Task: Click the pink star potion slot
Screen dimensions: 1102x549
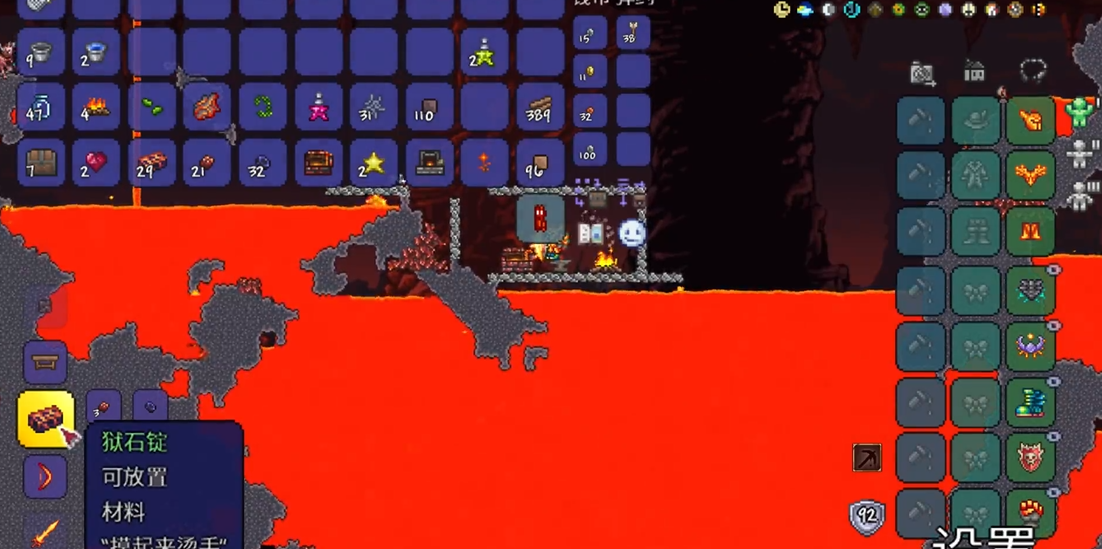Action: [x=319, y=107]
